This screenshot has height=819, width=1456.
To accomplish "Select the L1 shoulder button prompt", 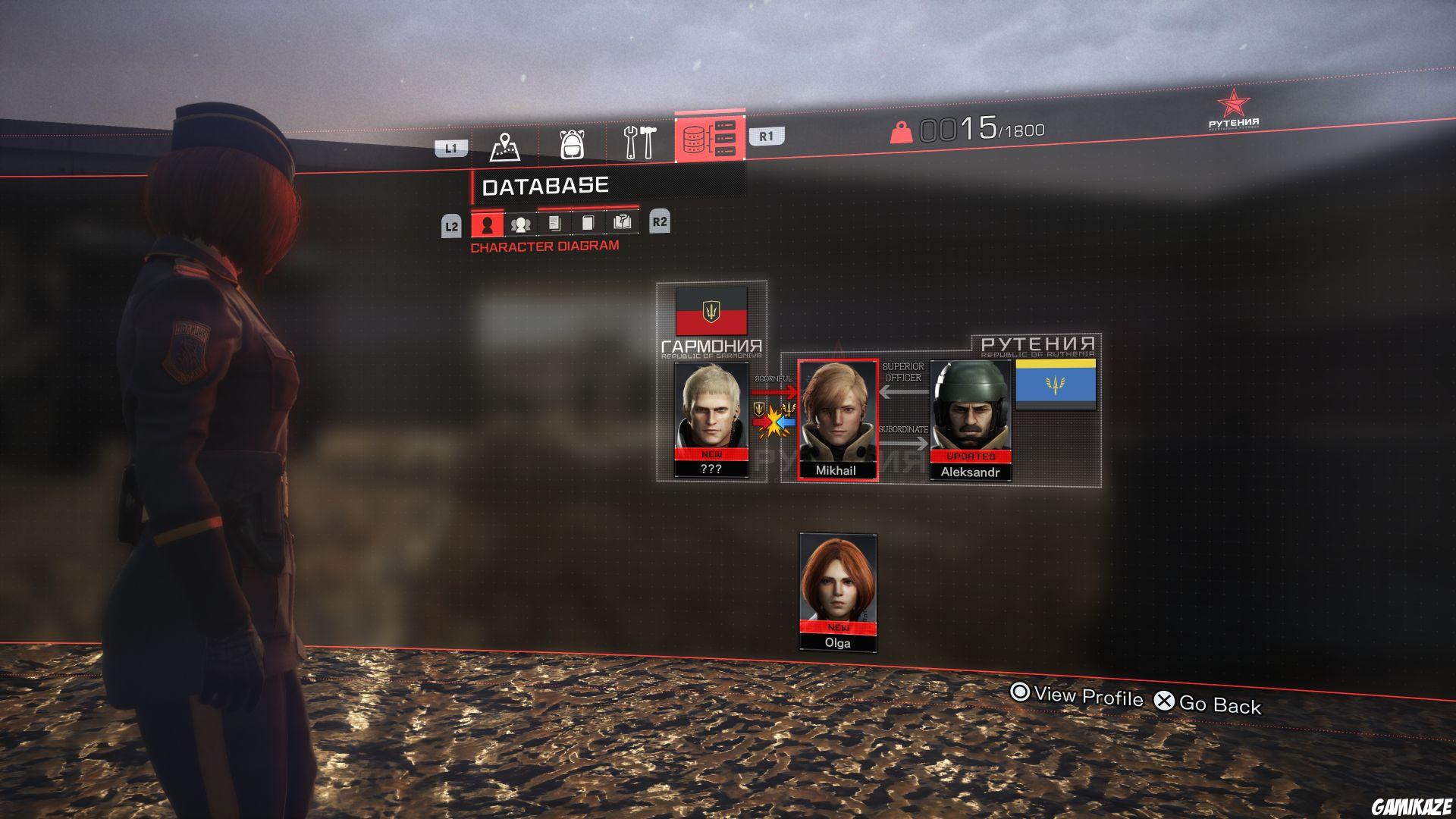I will point(450,147).
